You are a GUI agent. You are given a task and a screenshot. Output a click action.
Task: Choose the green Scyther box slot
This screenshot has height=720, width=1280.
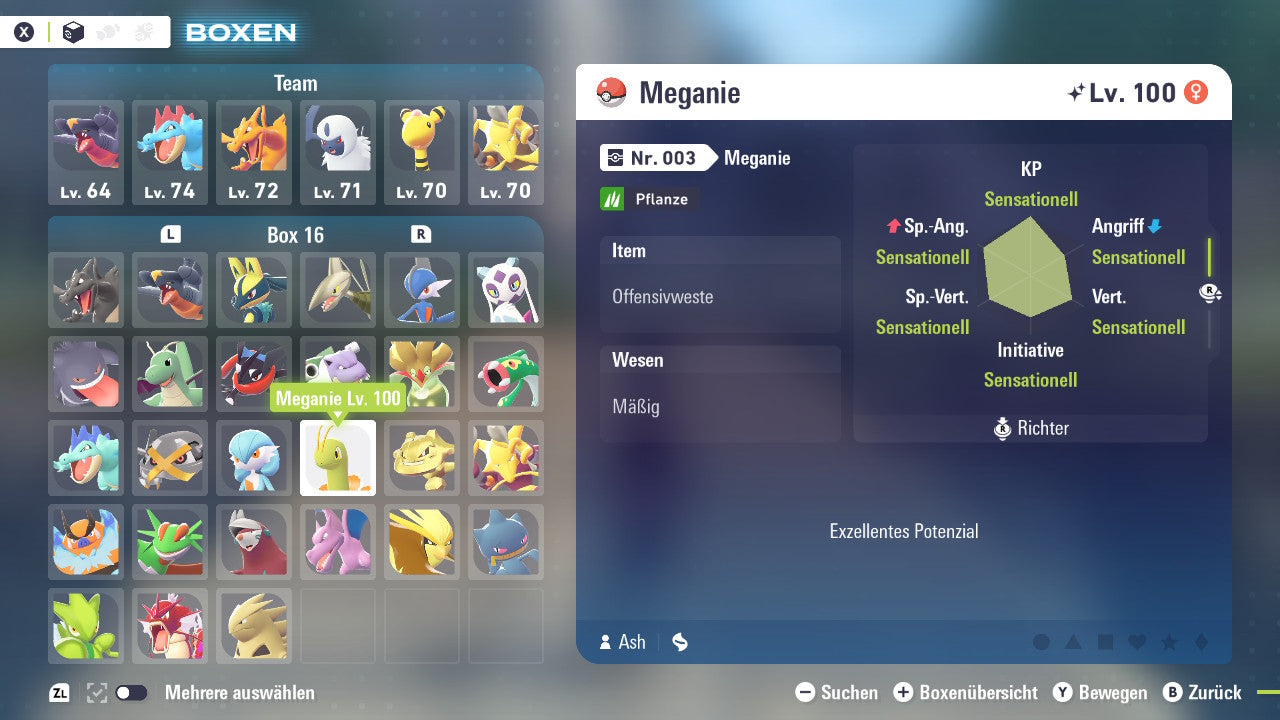coord(86,626)
